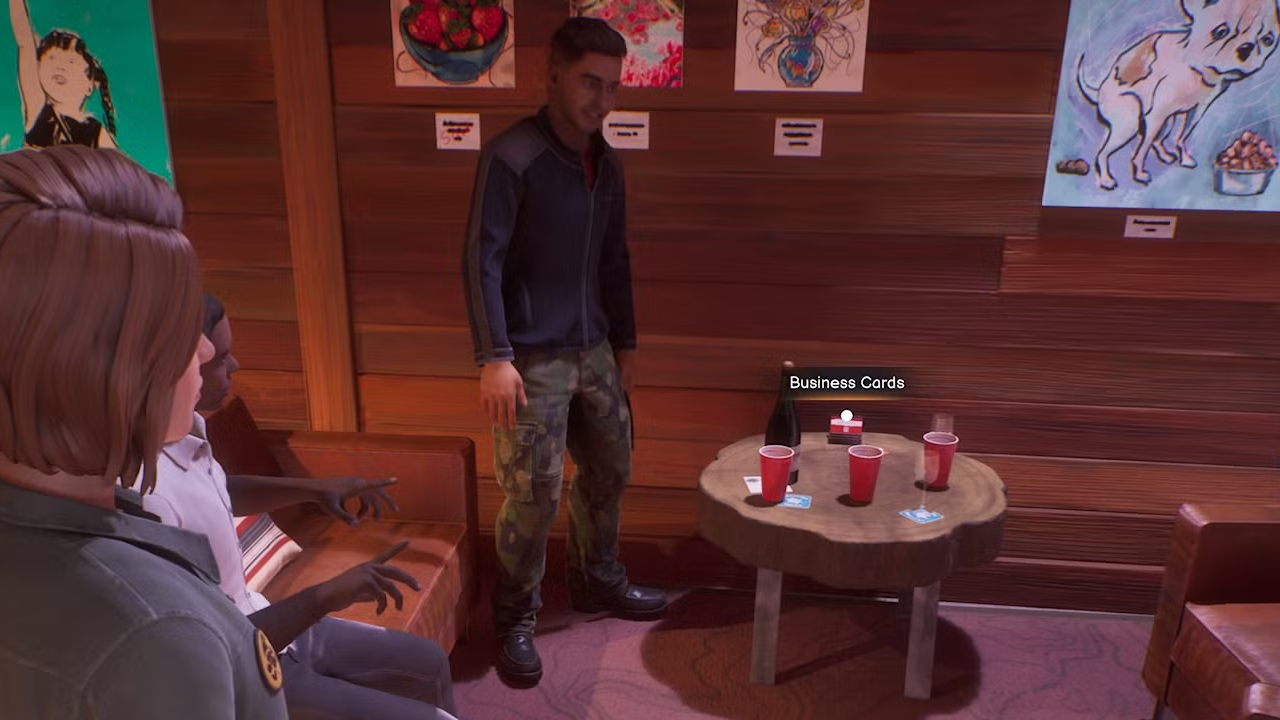The image size is (1280, 720).
Task: Click the Business Cards interaction dot
Action: point(845,415)
